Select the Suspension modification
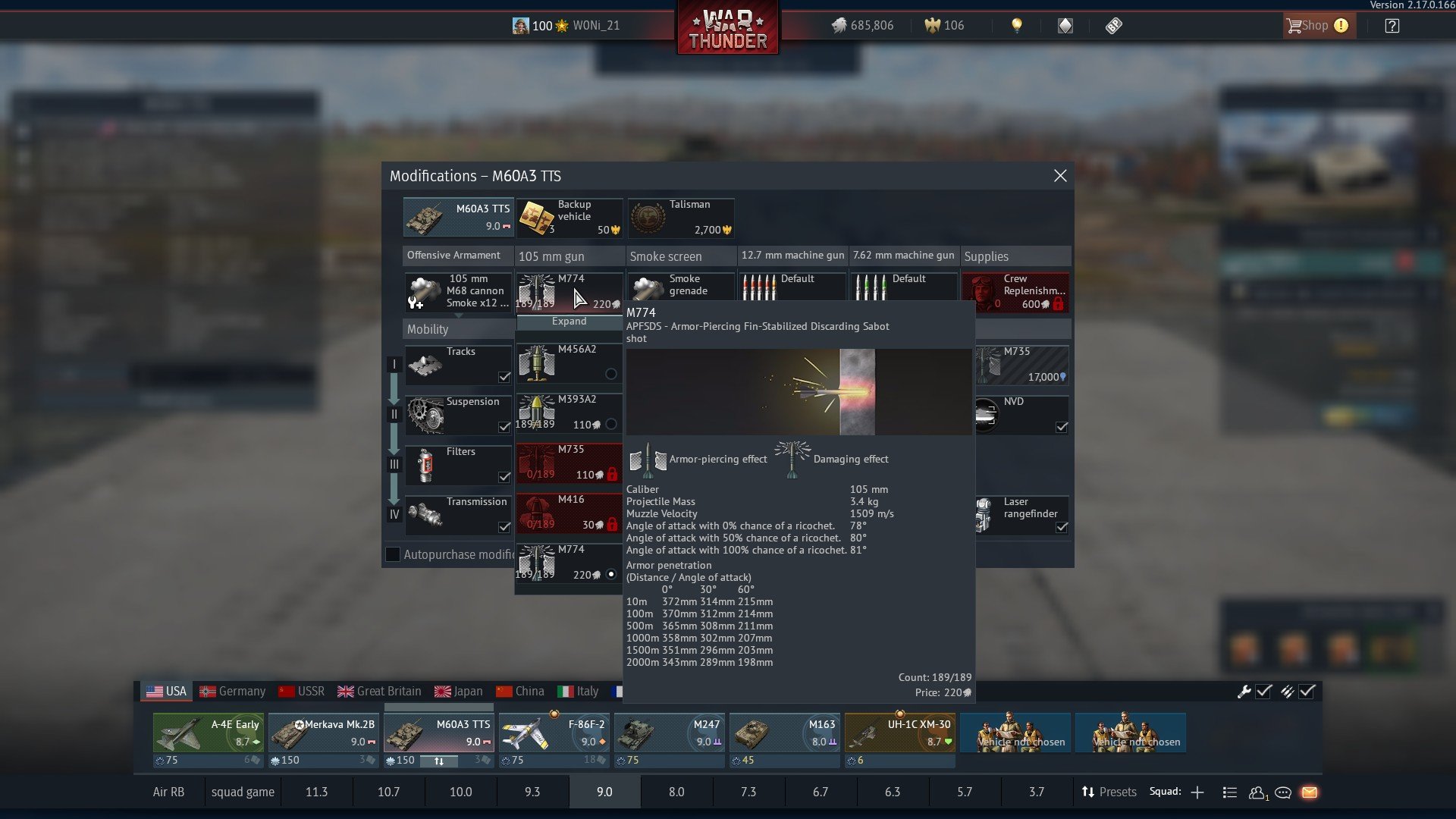 458,415
